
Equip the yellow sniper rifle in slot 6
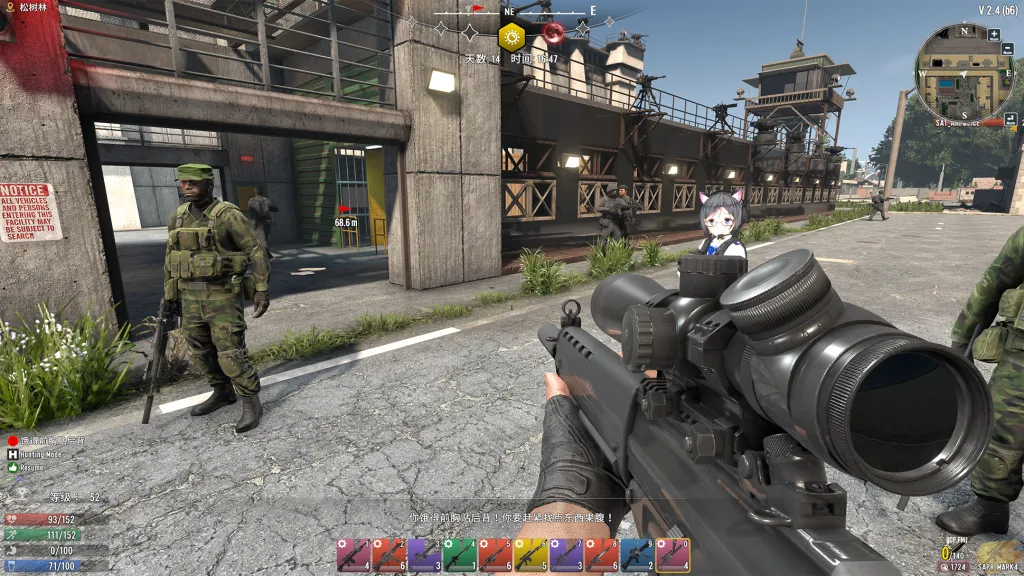(531, 555)
